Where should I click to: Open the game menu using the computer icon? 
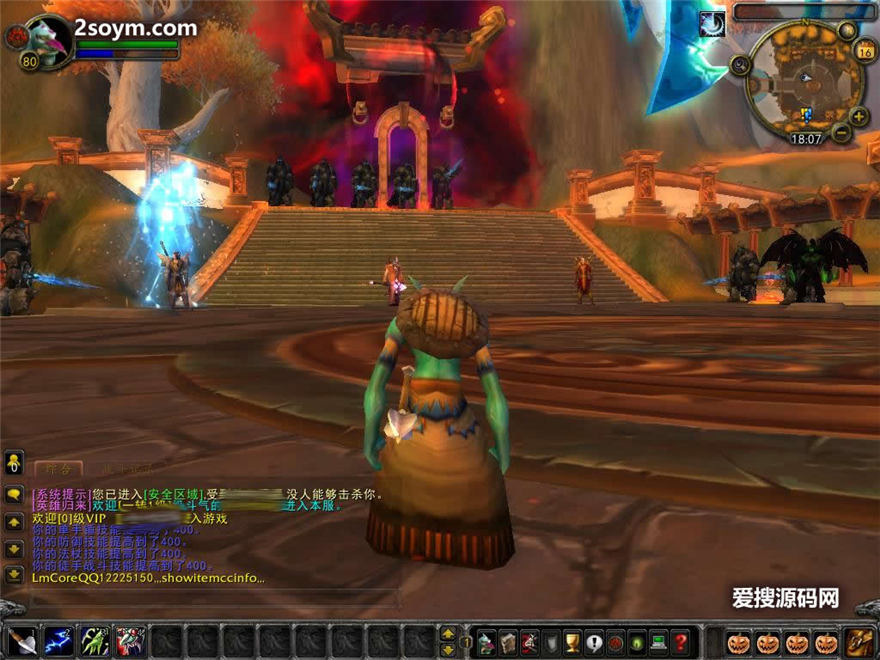pyautogui.click(x=659, y=641)
